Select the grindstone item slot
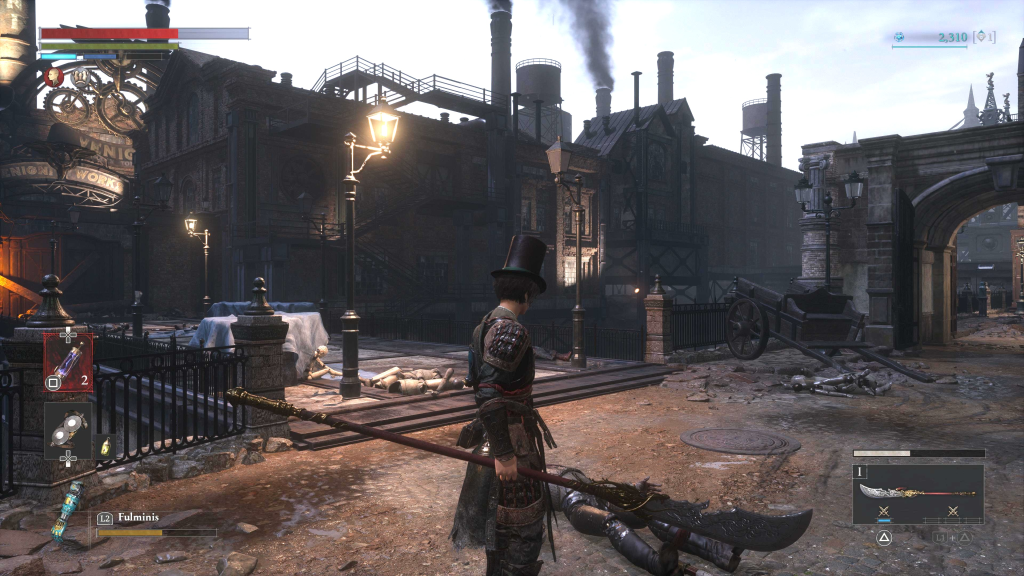This screenshot has height=576, width=1024. tap(68, 428)
